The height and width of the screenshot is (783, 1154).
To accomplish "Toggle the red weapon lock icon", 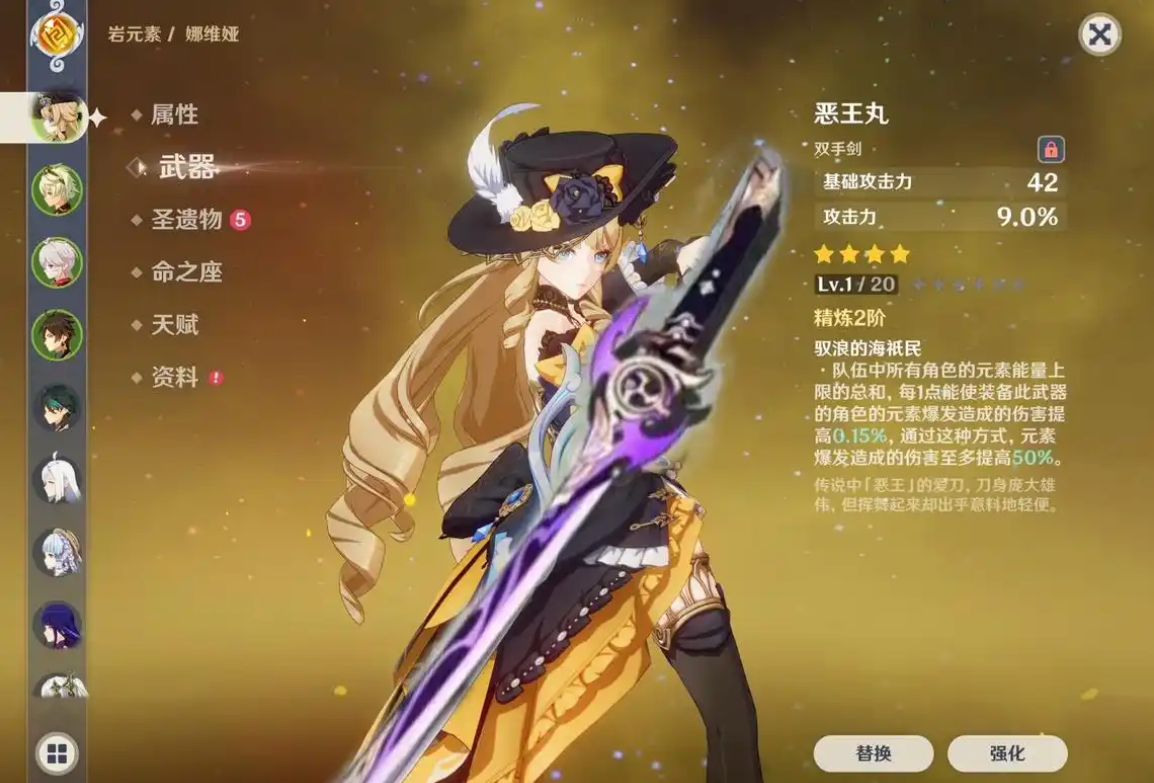I will (x=1050, y=150).
